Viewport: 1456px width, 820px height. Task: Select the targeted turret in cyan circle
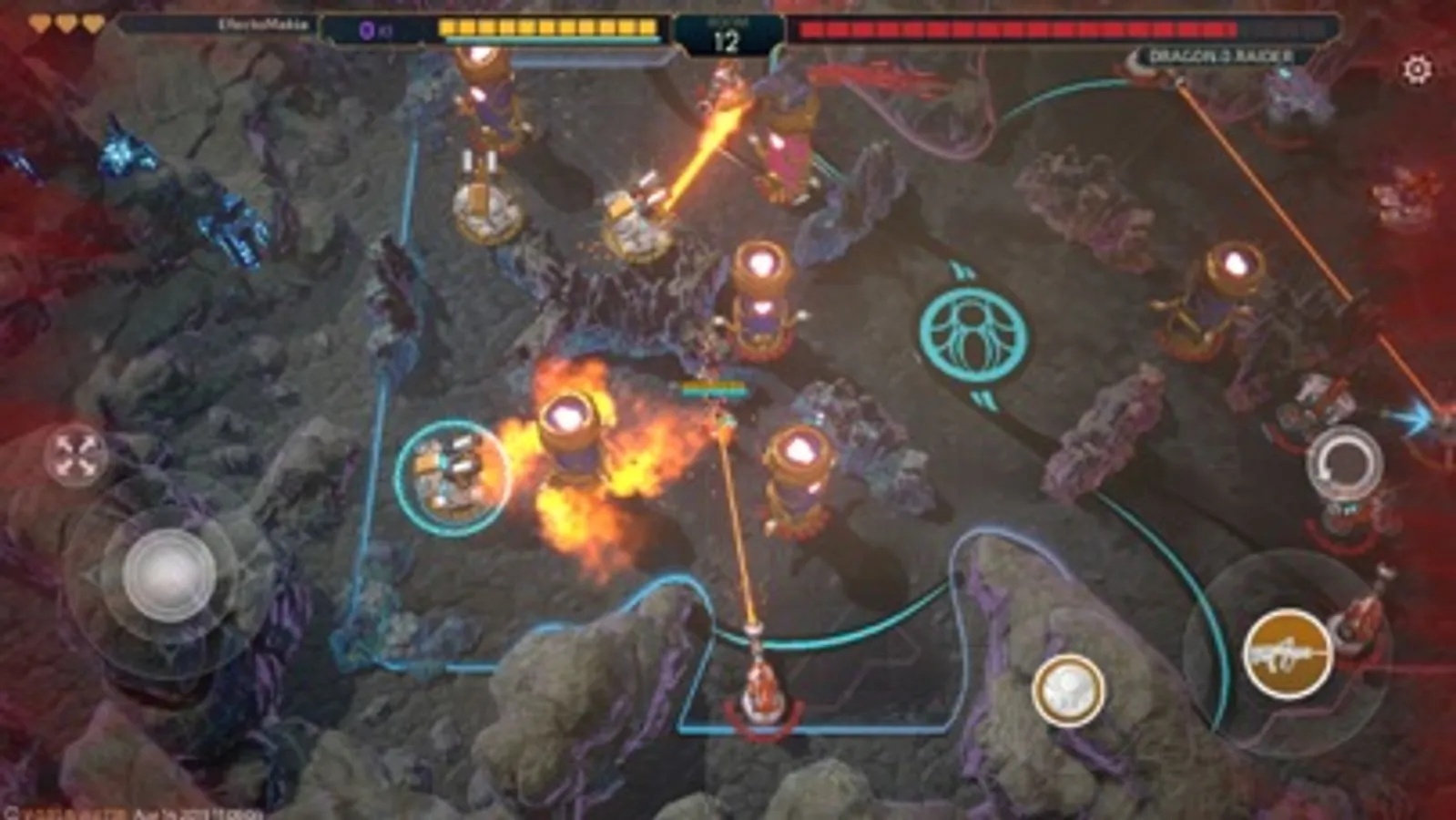click(x=453, y=471)
